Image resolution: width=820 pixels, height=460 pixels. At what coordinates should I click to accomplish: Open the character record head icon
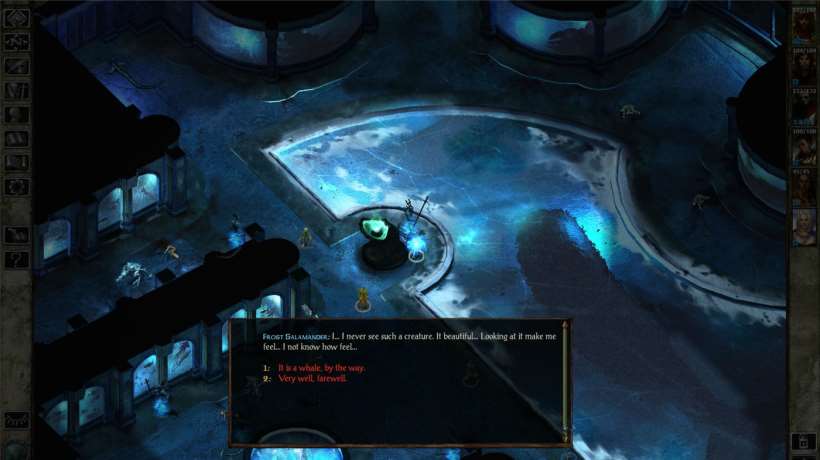click(x=16, y=114)
